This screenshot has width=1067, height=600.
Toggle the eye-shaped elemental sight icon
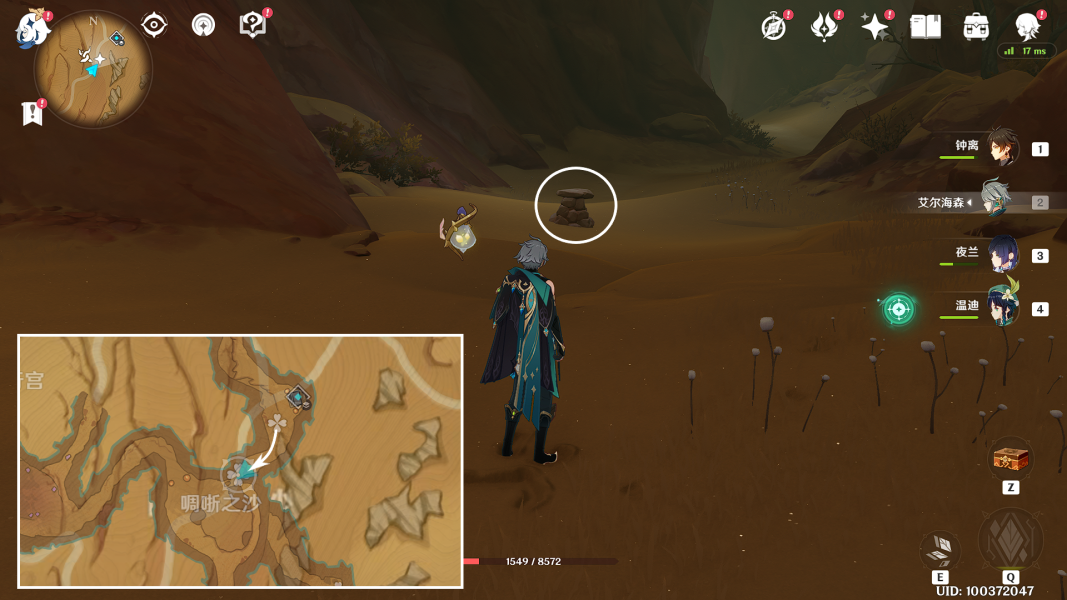click(x=154, y=25)
